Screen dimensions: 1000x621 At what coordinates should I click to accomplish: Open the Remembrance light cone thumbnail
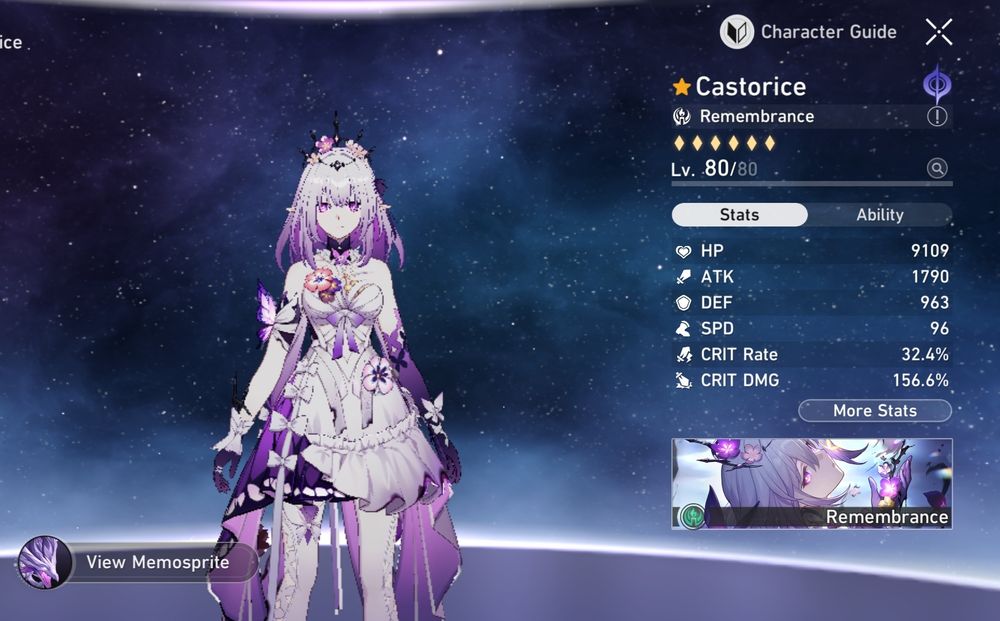[x=811, y=483]
